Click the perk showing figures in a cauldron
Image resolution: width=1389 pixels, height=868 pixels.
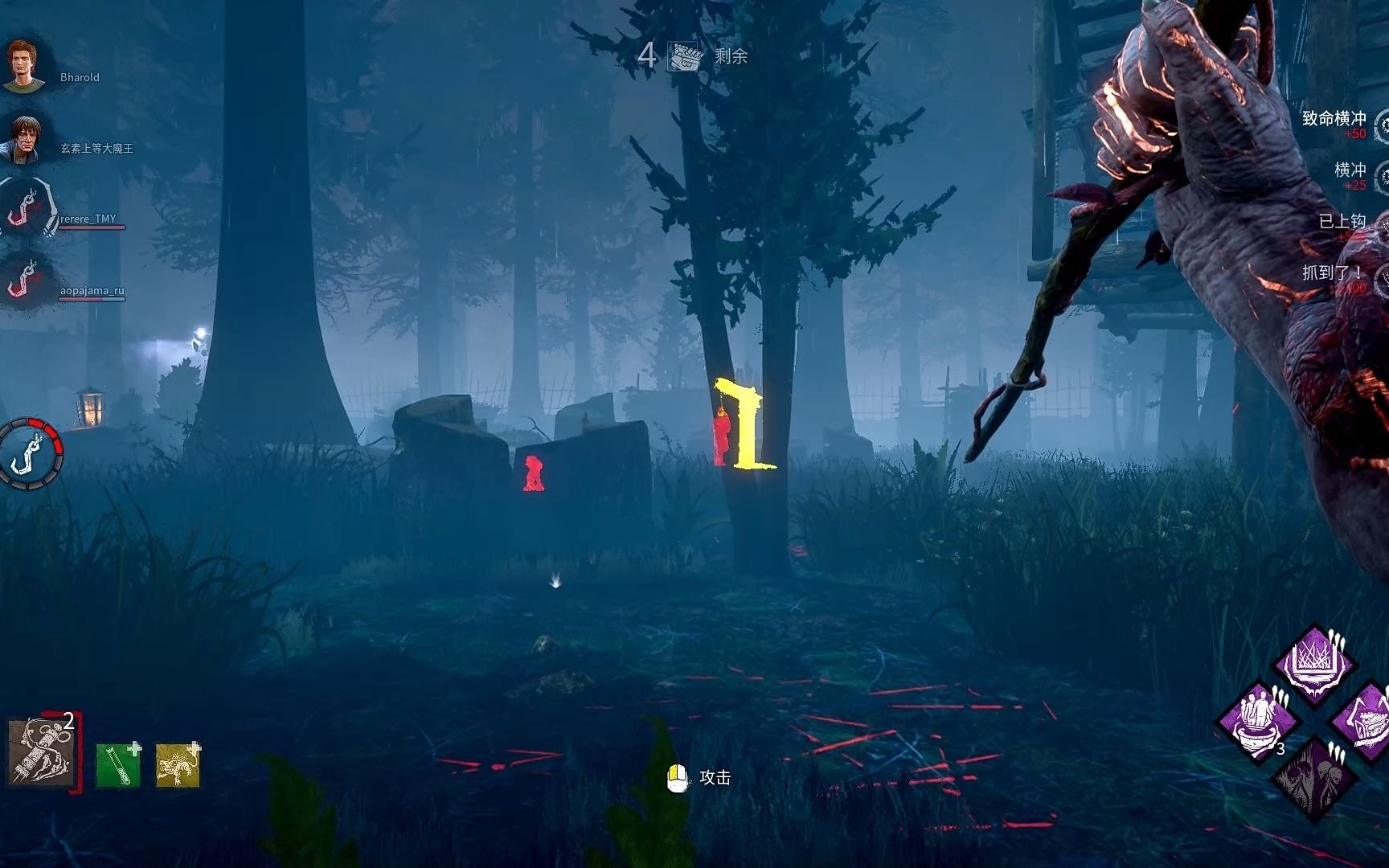[x=1257, y=720]
